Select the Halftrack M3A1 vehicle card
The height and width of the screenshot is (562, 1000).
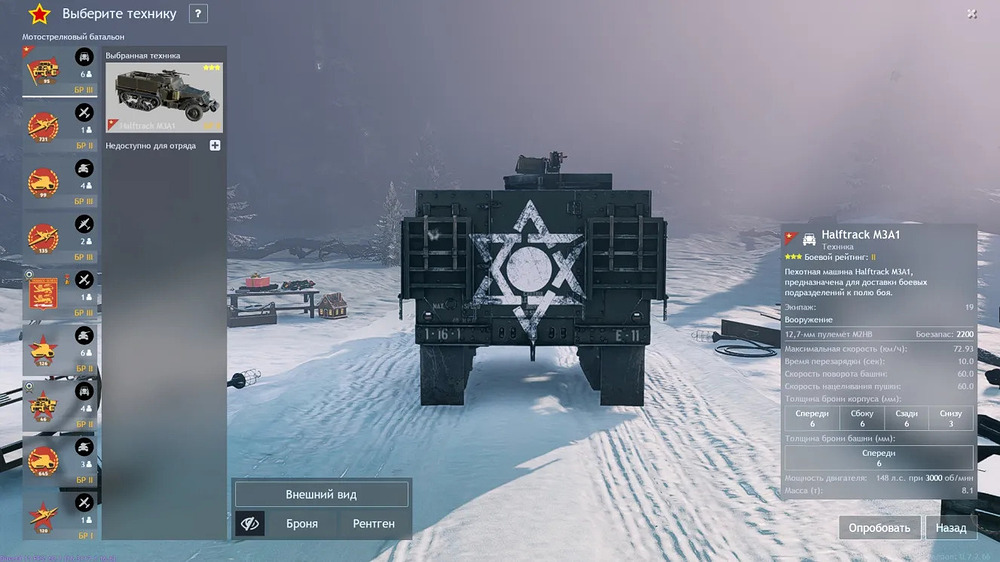pyautogui.click(x=164, y=97)
